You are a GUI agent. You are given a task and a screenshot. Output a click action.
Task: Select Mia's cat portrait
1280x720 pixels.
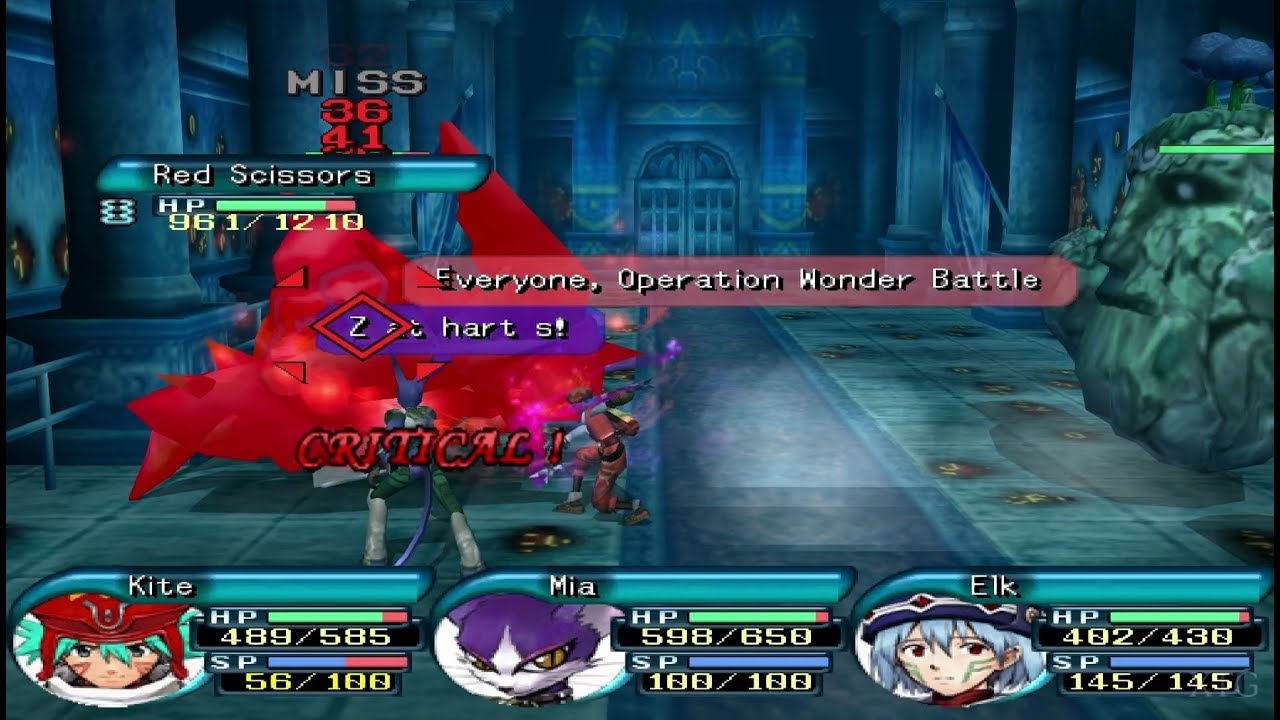[526, 650]
